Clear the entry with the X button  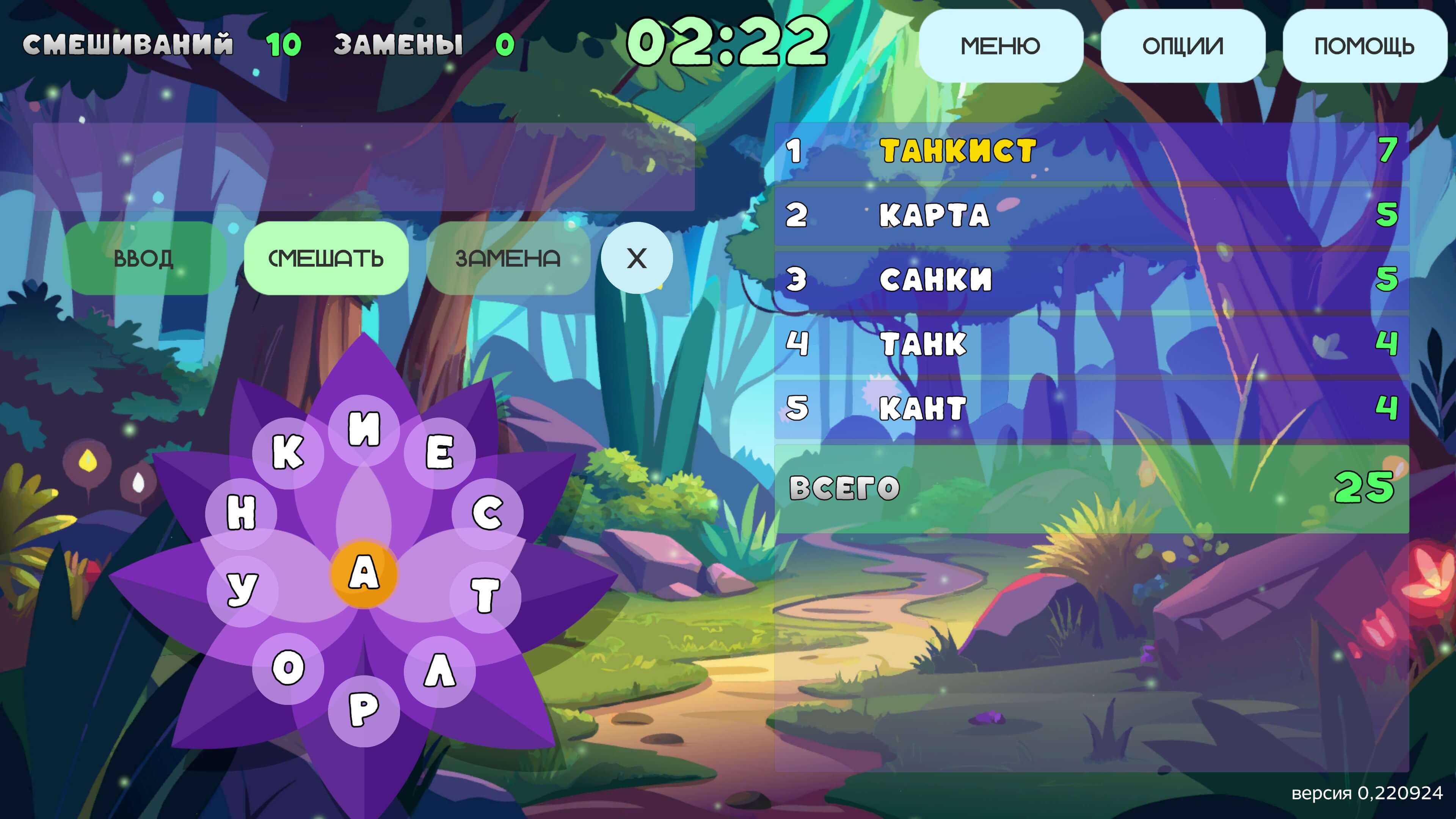coord(637,258)
